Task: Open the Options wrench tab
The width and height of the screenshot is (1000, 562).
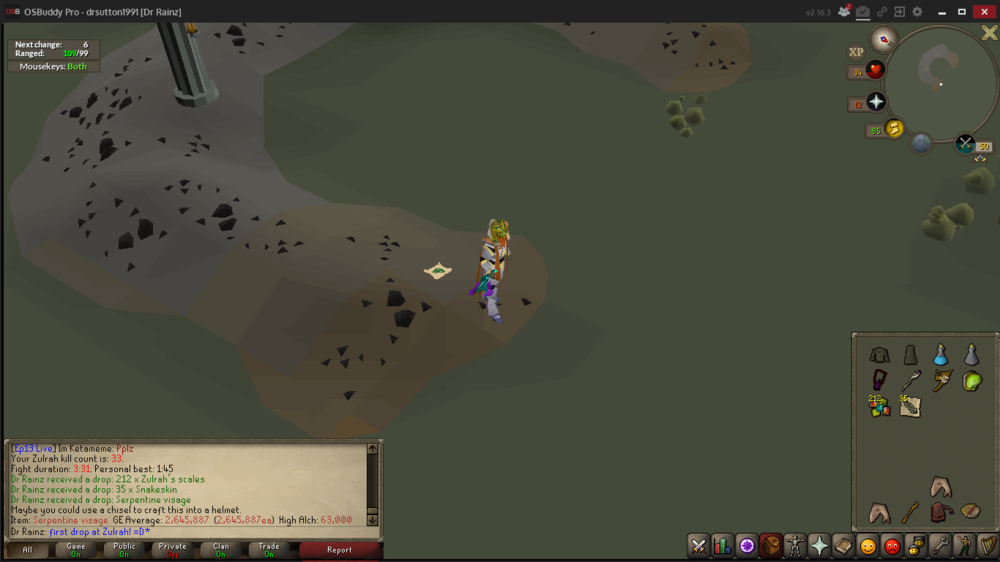Action: click(x=940, y=546)
